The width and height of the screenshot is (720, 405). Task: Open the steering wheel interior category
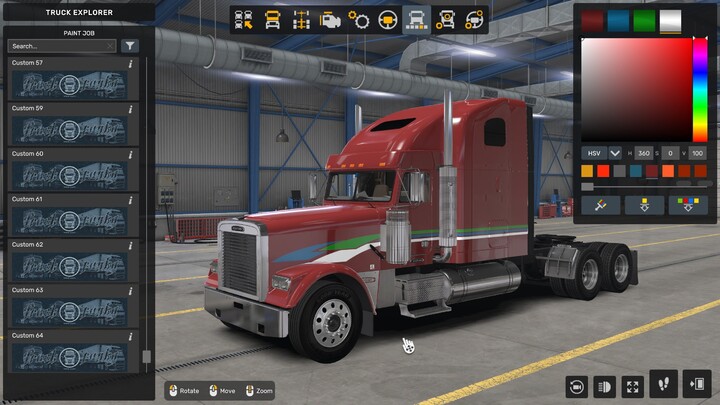(387, 19)
